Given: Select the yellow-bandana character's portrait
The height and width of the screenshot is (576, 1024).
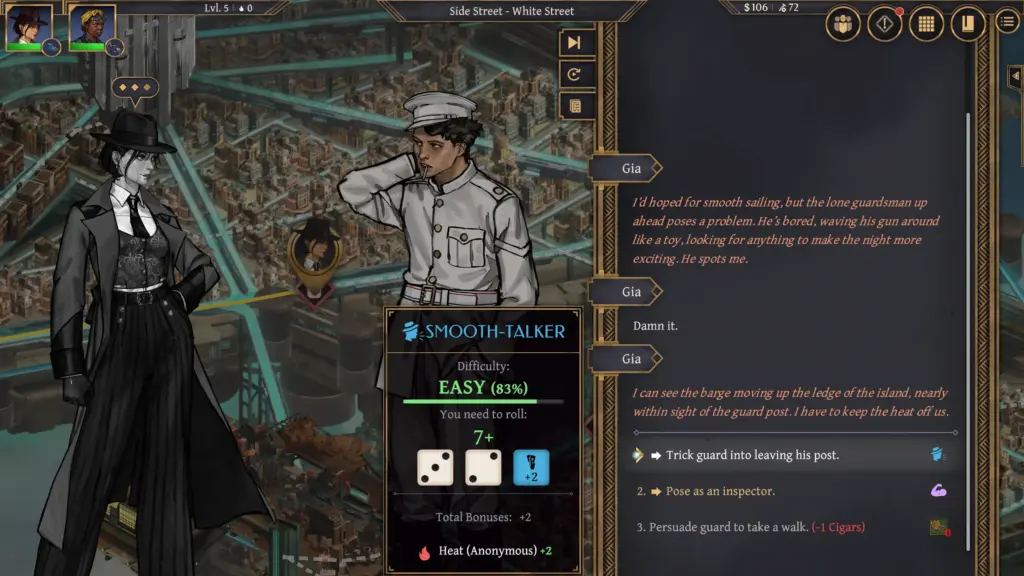Looking at the screenshot, I should point(91,26).
